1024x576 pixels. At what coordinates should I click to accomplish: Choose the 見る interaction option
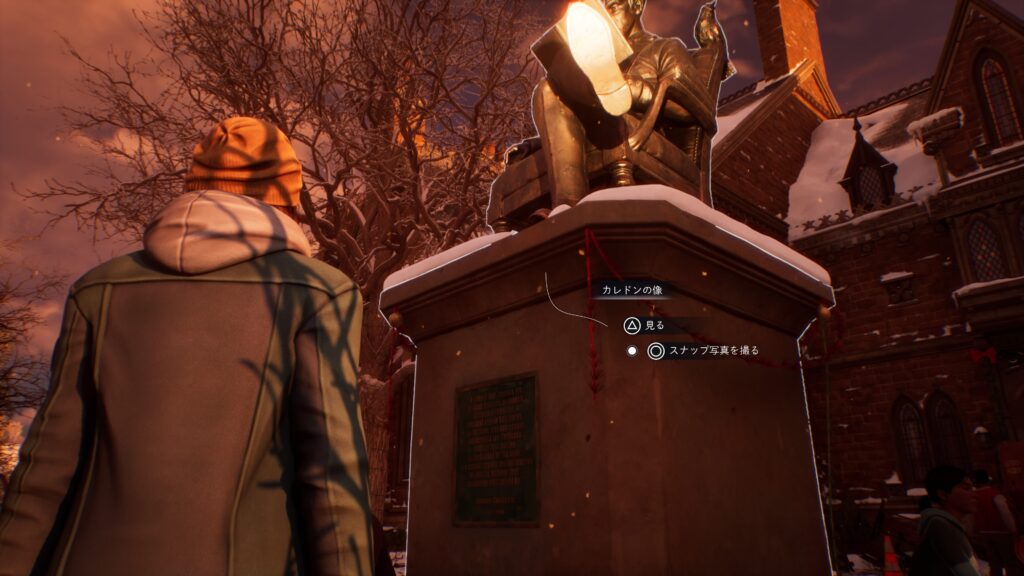(645, 326)
